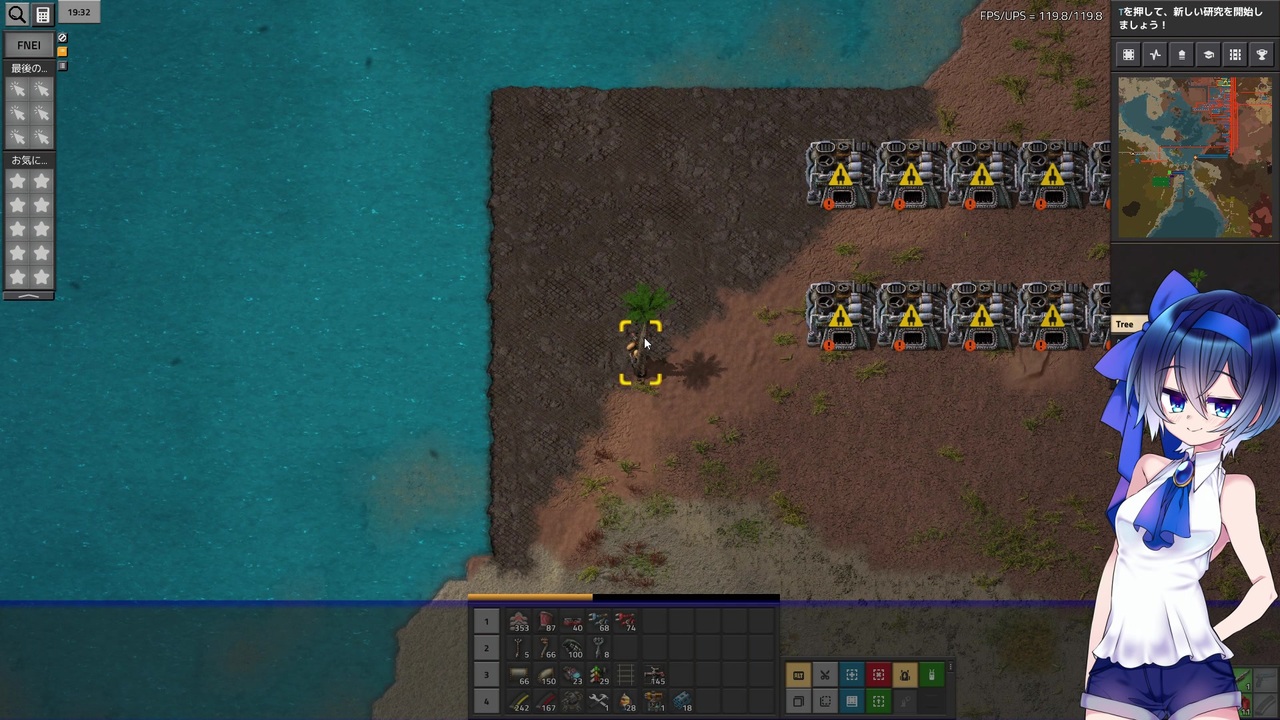The width and height of the screenshot is (1280, 720).
Task: Open the blueprint library shortcut
Action: [852, 703]
